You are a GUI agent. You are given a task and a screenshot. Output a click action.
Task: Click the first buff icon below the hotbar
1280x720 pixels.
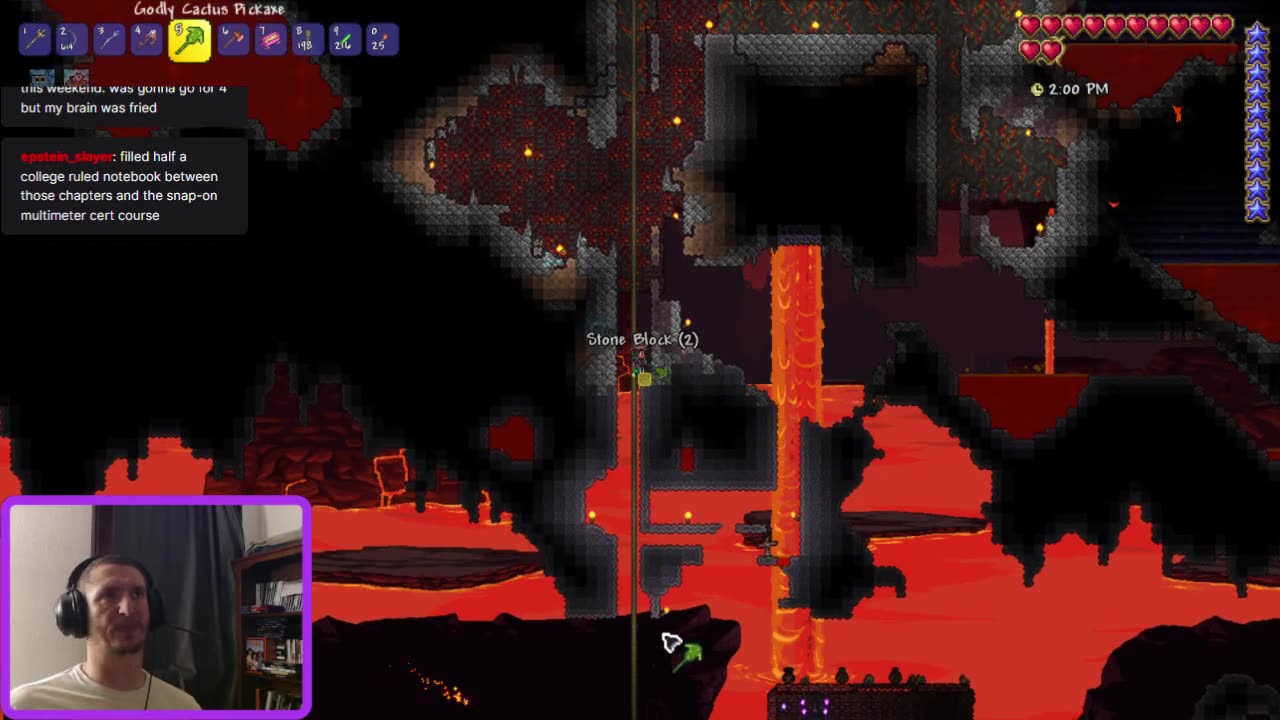[x=40, y=77]
